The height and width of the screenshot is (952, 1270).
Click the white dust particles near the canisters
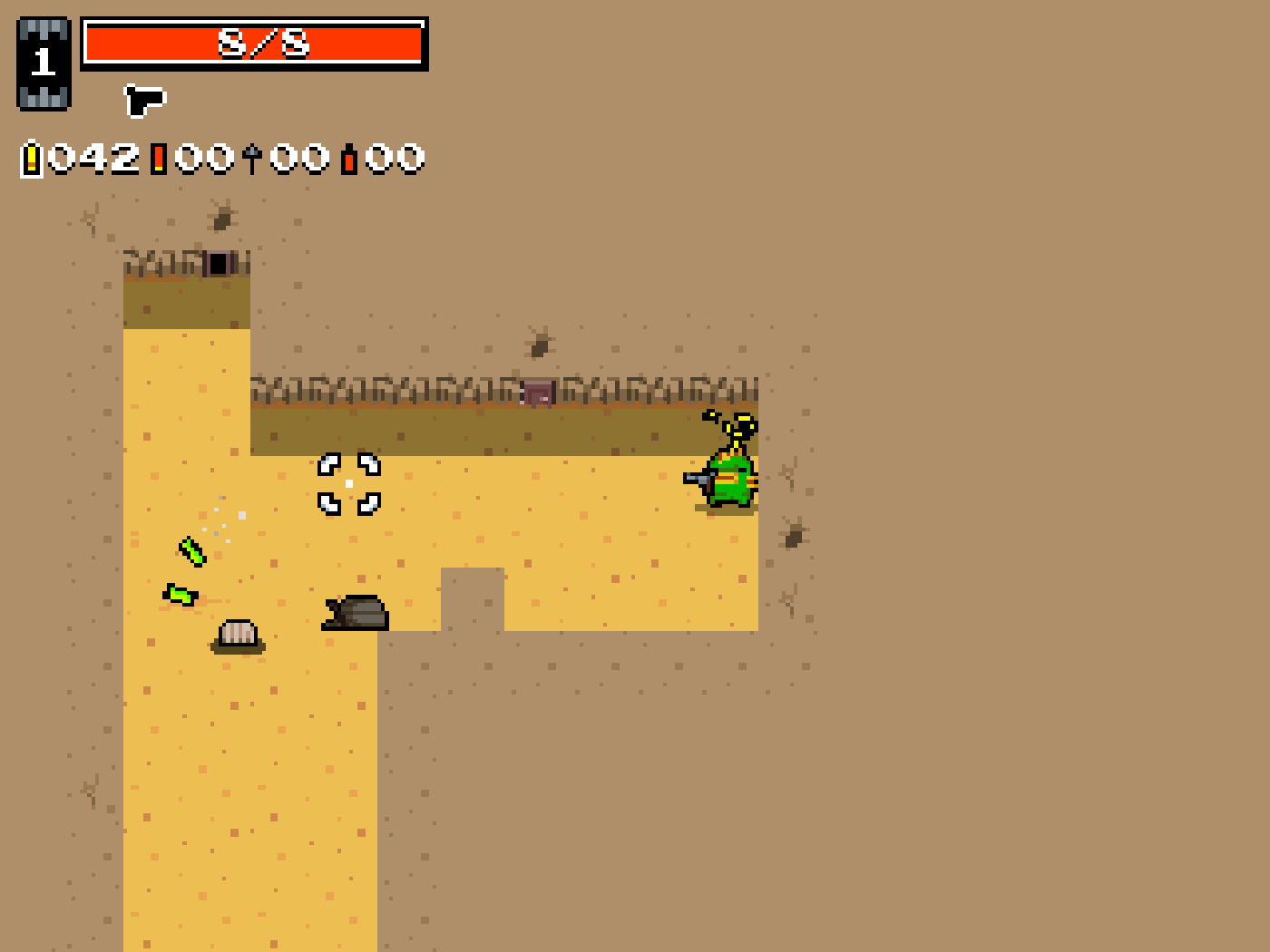223,523
